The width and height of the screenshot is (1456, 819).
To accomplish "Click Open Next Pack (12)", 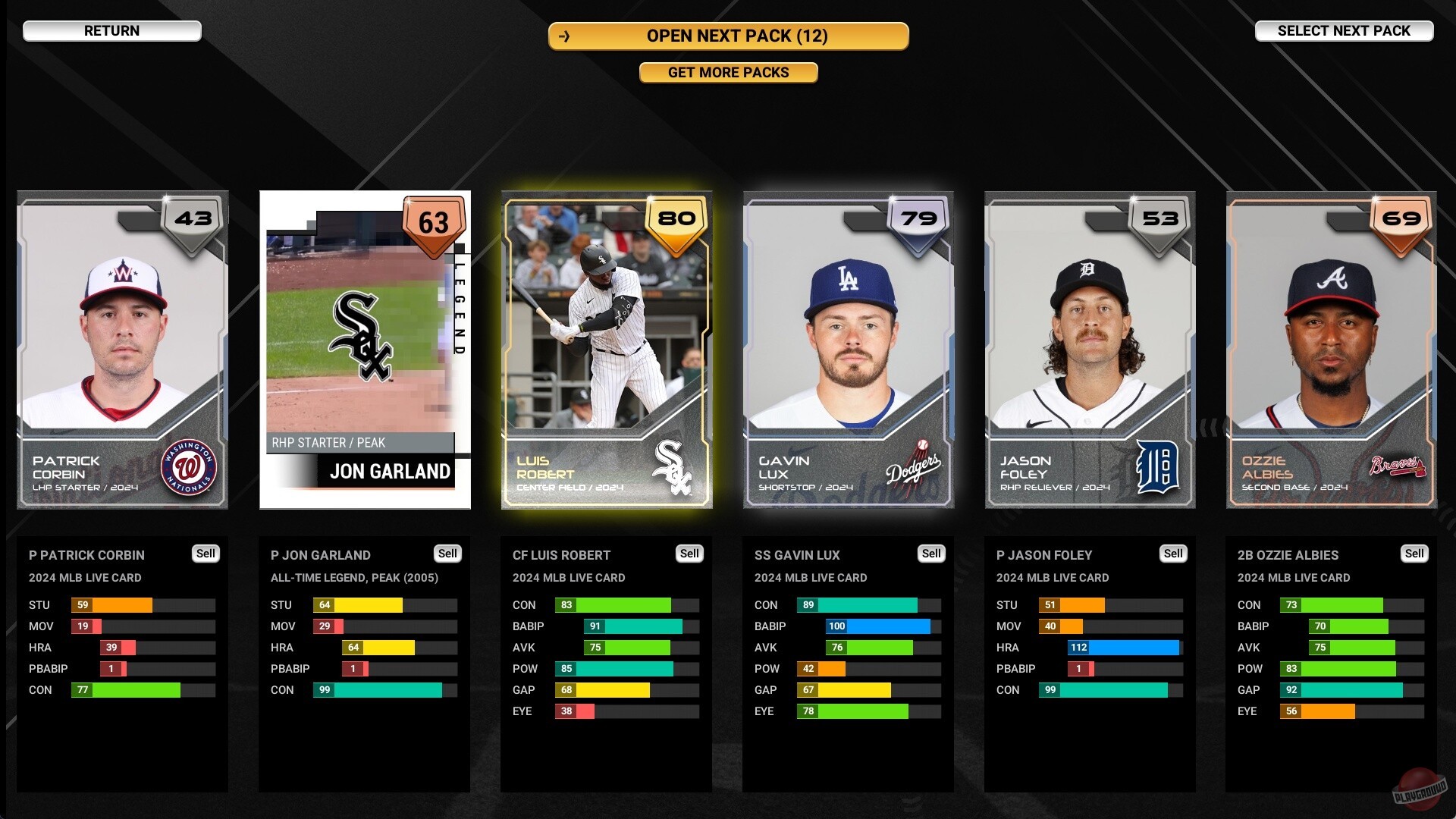I will (x=728, y=36).
